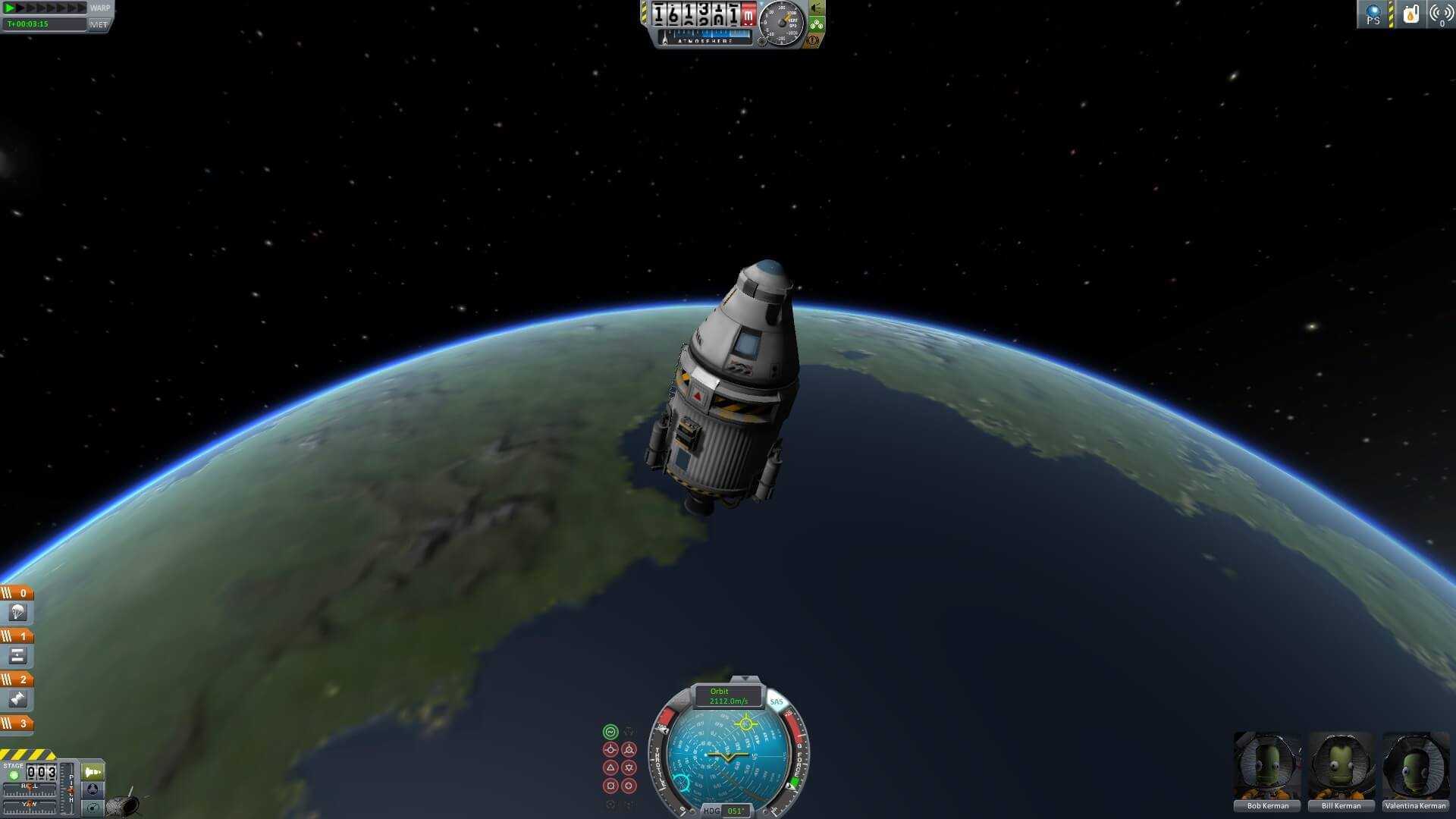This screenshot has height=819, width=1456.
Task: Open Bob Kerman's crew portrait
Action: [1267, 766]
